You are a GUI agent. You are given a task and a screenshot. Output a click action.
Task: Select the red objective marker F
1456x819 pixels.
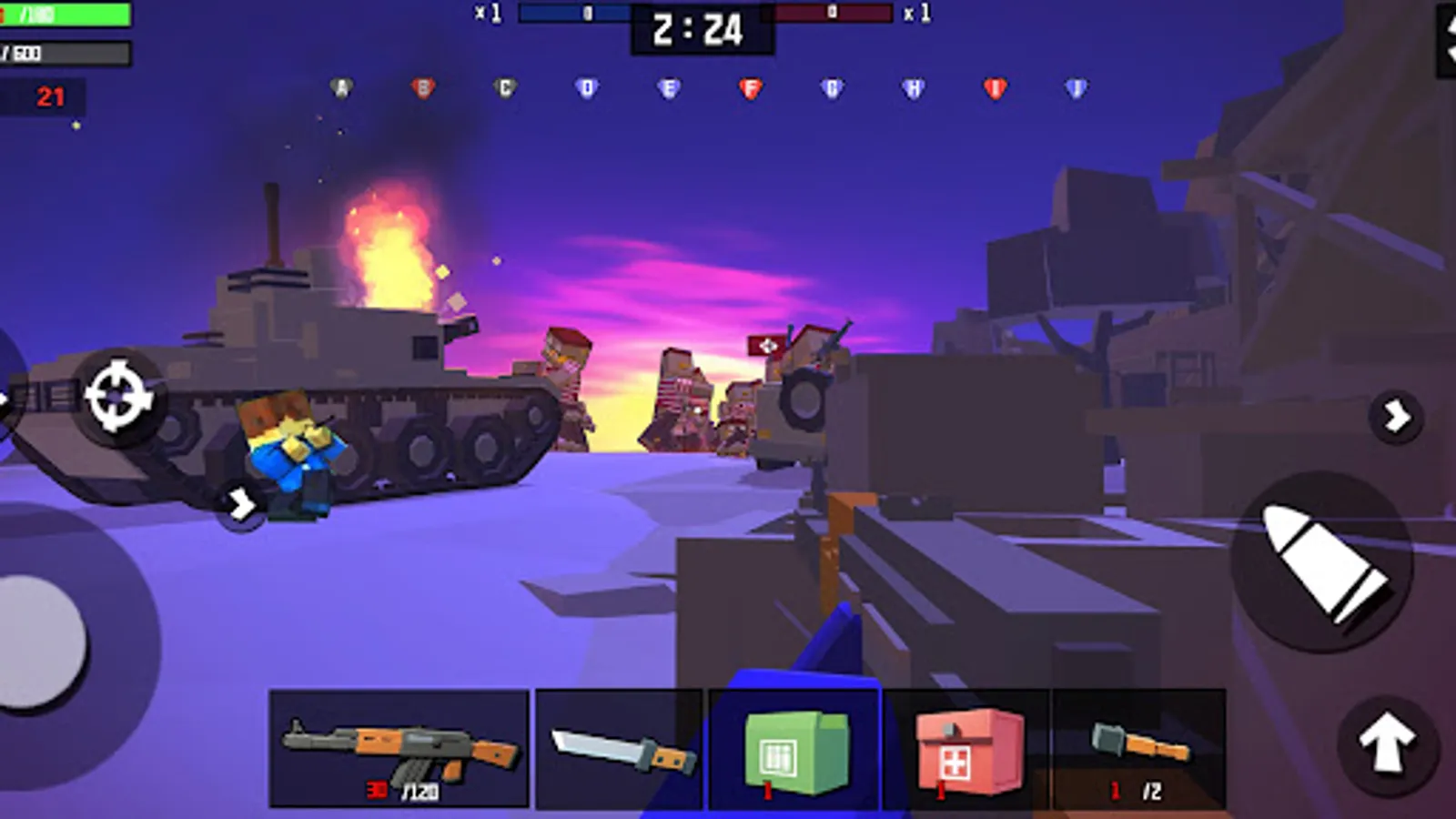coord(751,86)
